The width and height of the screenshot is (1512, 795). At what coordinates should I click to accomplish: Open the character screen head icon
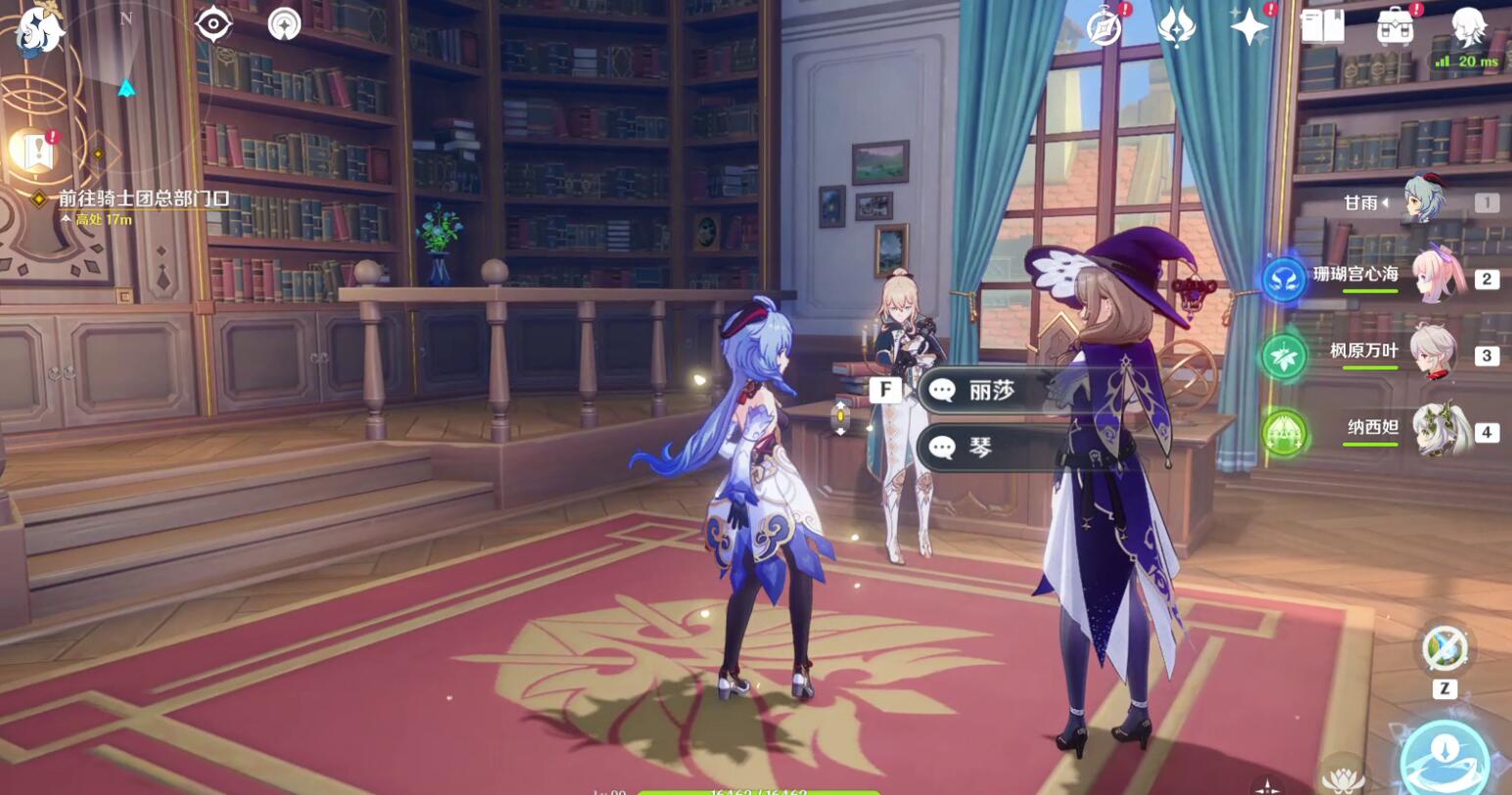coord(1468,27)
